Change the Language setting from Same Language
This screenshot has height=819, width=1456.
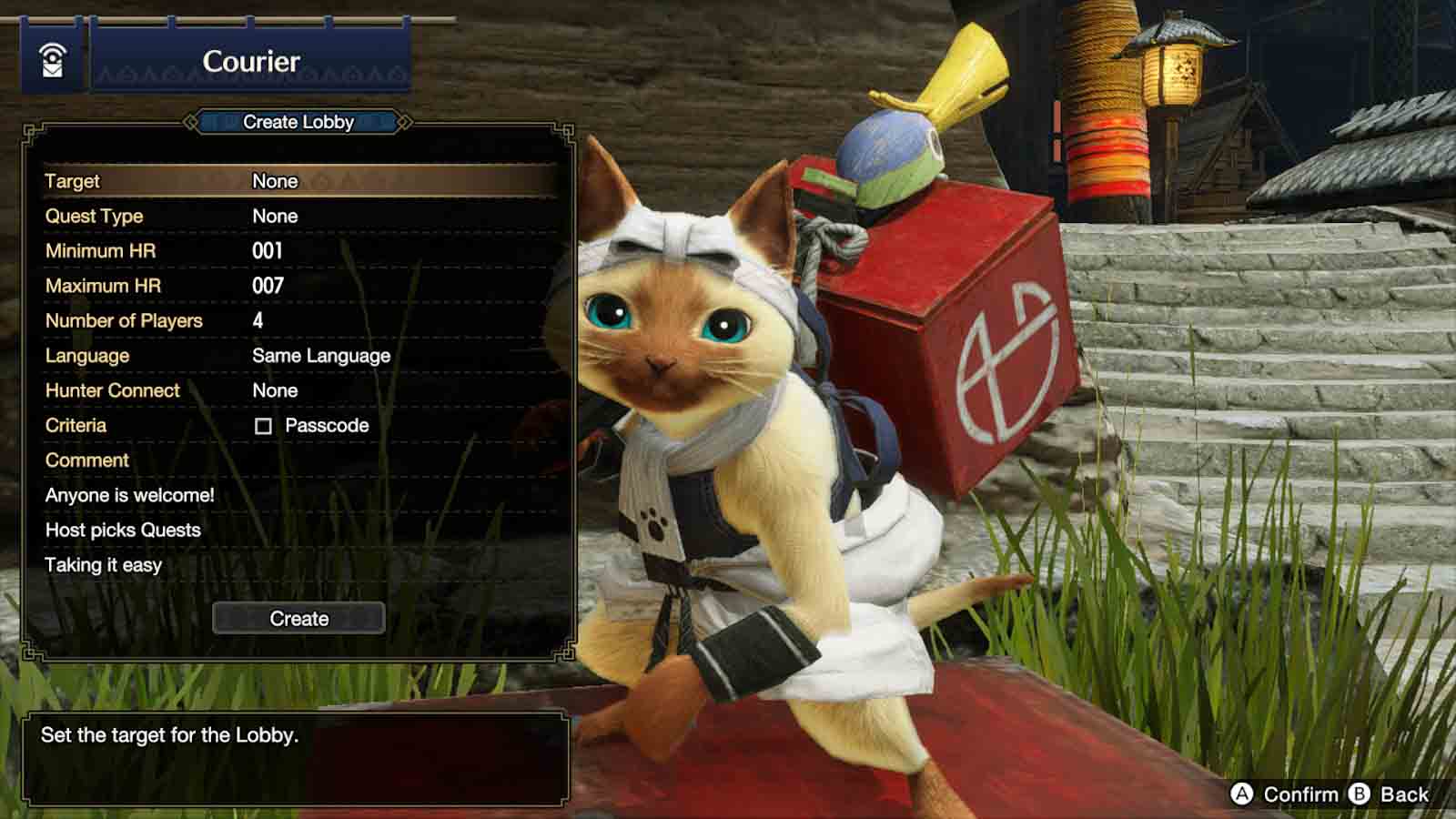click(x=320, y=355)
